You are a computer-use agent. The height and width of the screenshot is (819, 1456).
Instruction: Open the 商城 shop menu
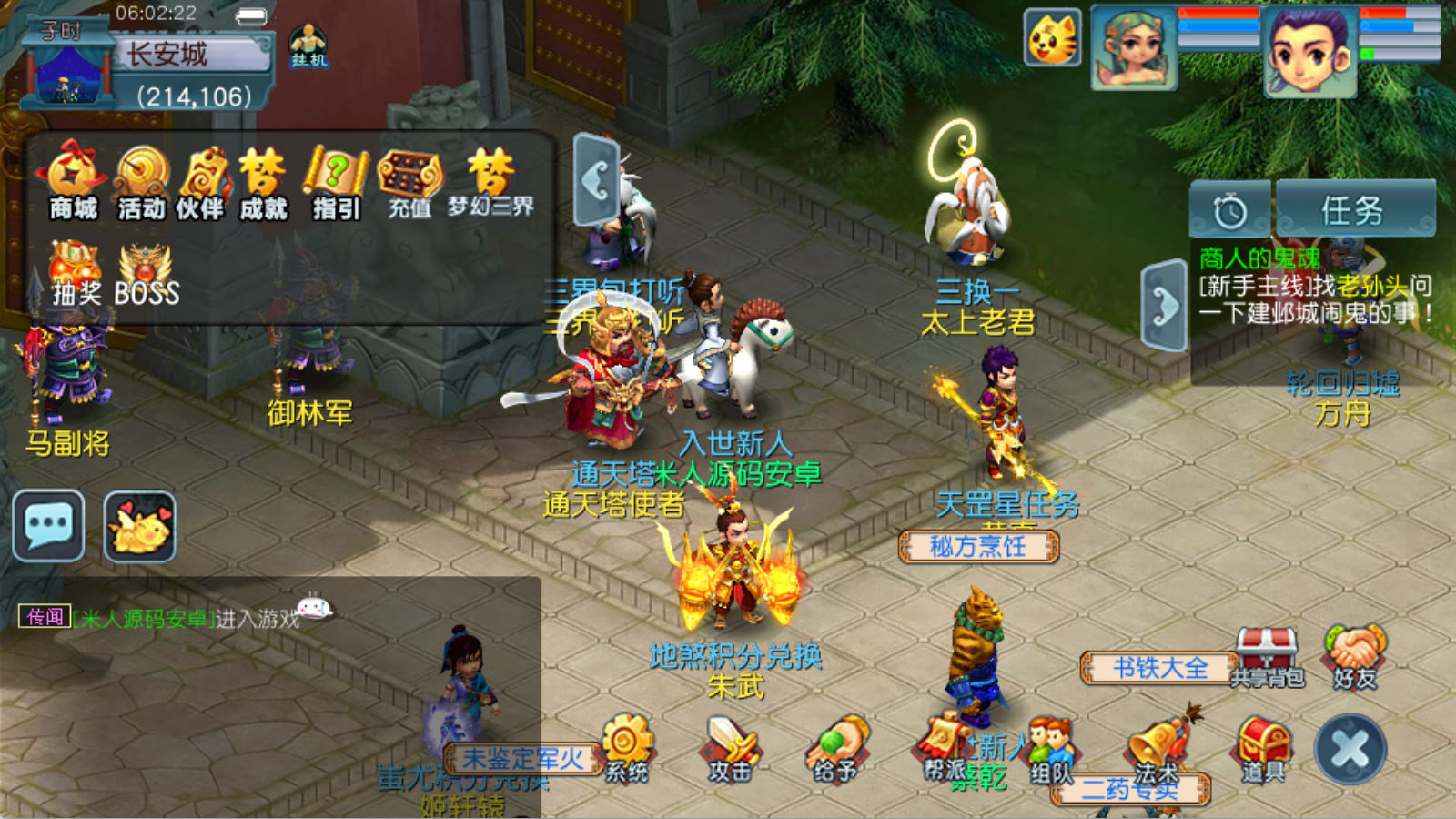pyautogui.click(x=73, y=182)
